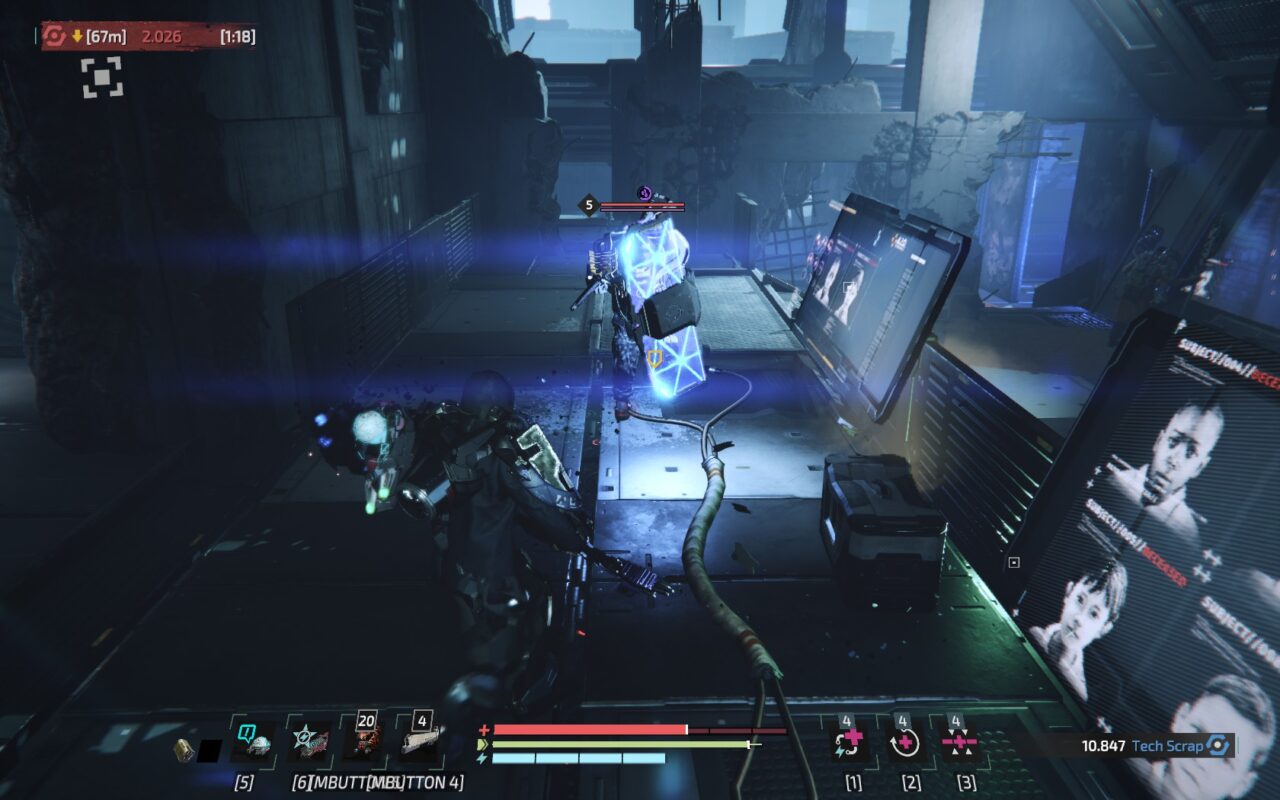Use the energy-convert heal injectable
1280x800 pixels.
[x=852, y=742]
